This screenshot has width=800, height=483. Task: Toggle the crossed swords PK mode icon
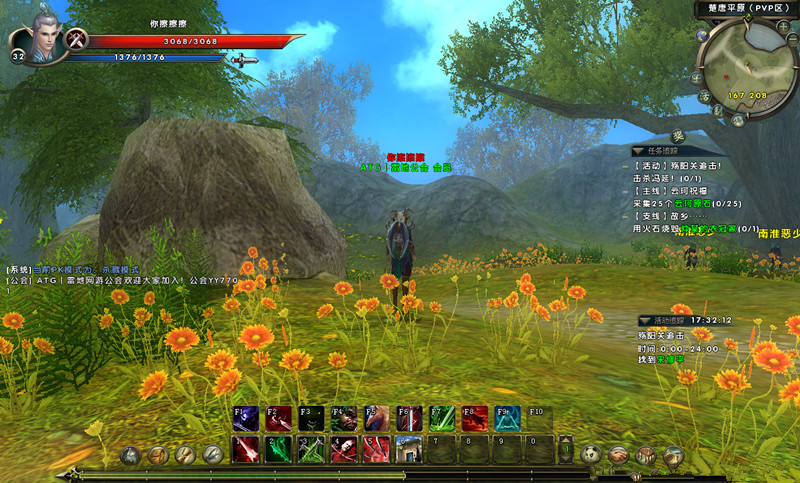pyautogui.click(x=76, y=39)
